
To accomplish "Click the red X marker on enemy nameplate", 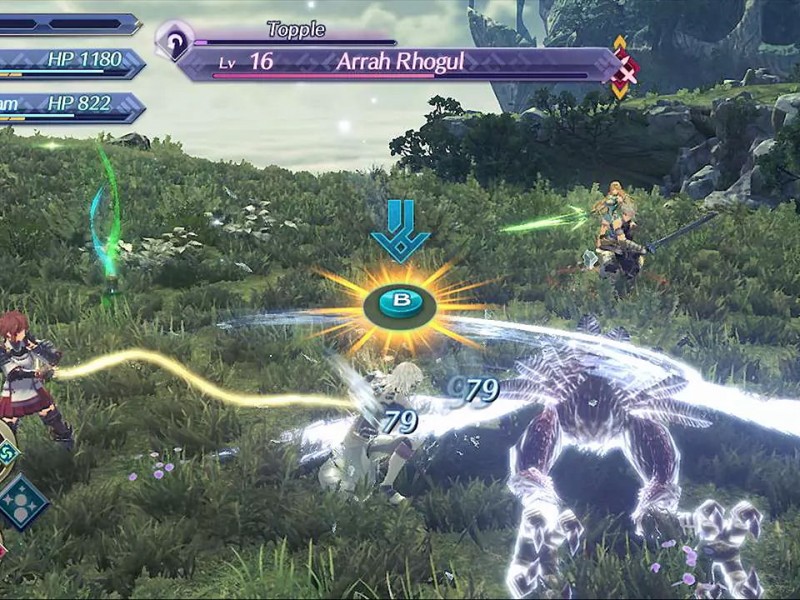I will pyautogui.click(x=627, y=71).
